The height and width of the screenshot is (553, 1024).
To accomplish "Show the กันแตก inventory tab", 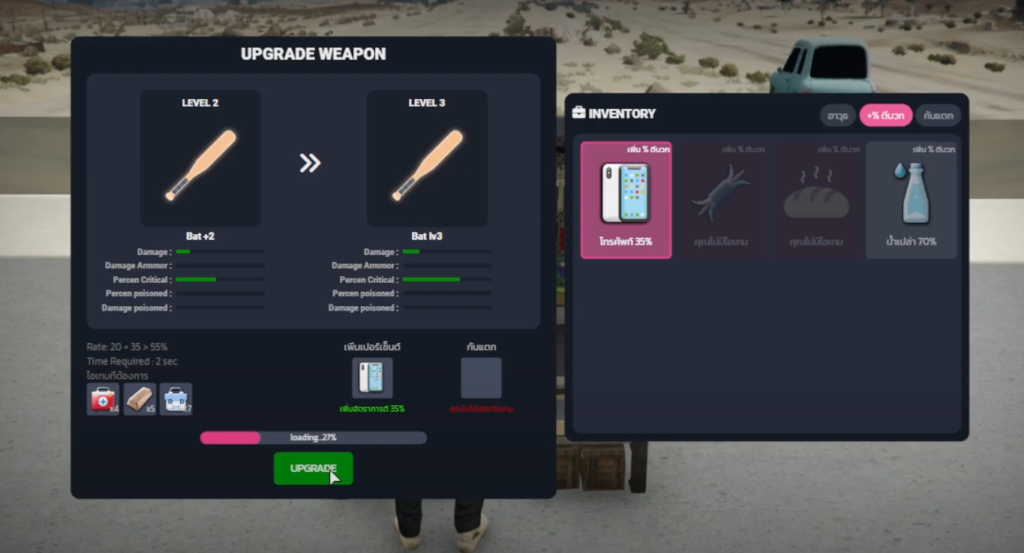I will [937, 115].
